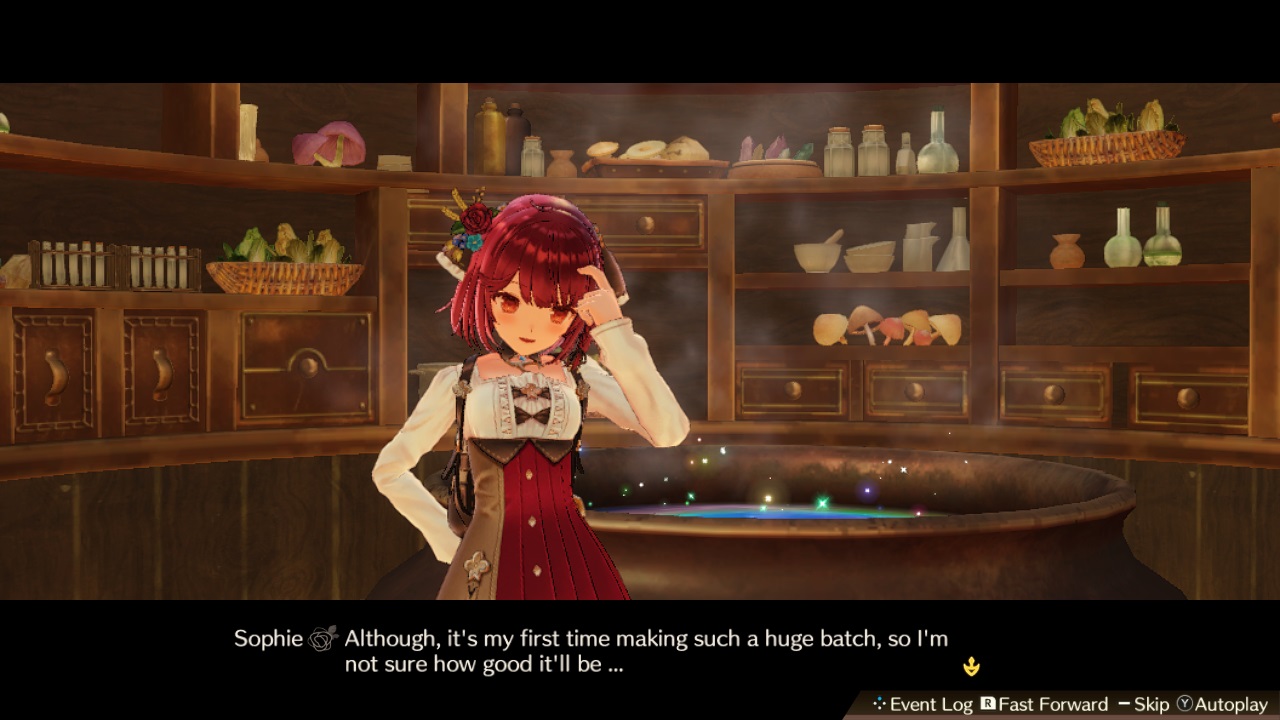
Task: Enable Autoplay
Action: pyautogui.click(x=1232, y=704)
